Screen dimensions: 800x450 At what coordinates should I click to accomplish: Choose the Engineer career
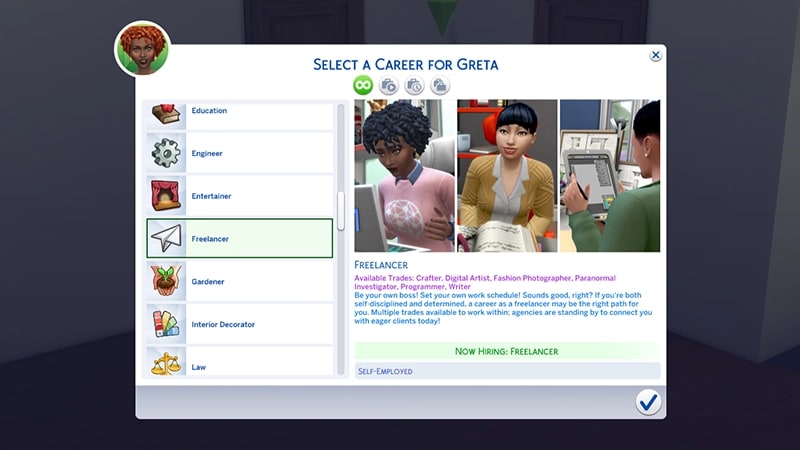tap(240, 153)
